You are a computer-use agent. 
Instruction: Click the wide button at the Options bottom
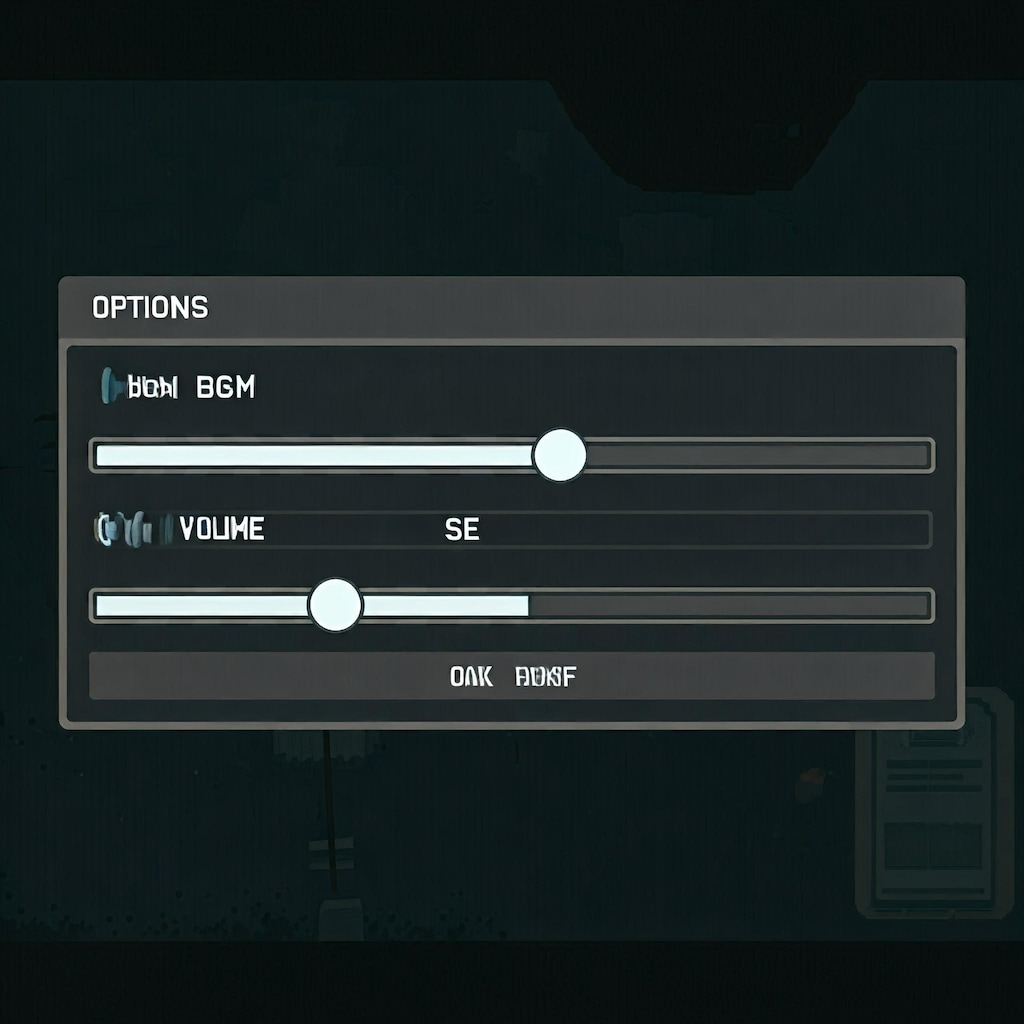[512, 676]
